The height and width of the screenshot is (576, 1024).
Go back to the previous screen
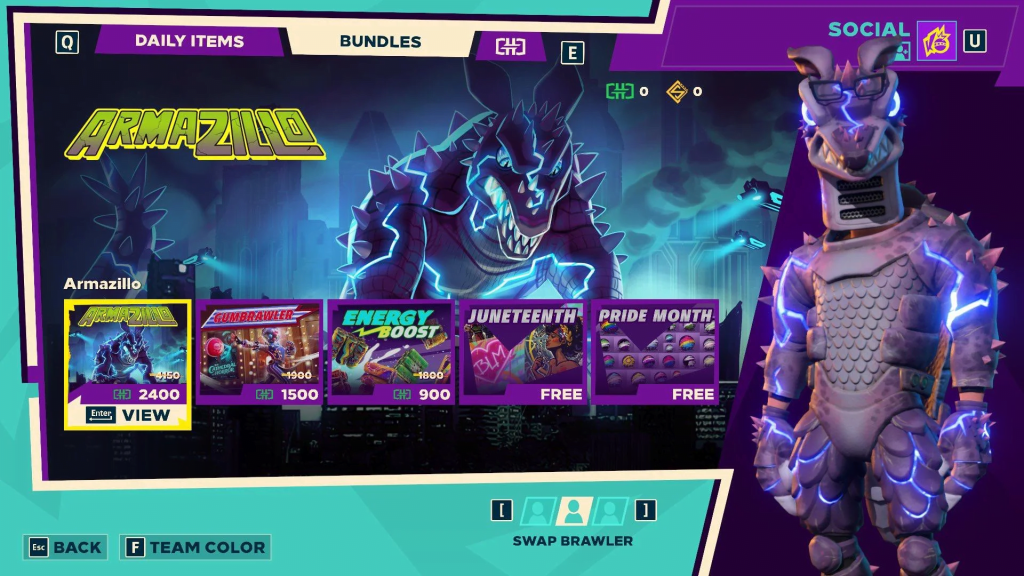66,547
